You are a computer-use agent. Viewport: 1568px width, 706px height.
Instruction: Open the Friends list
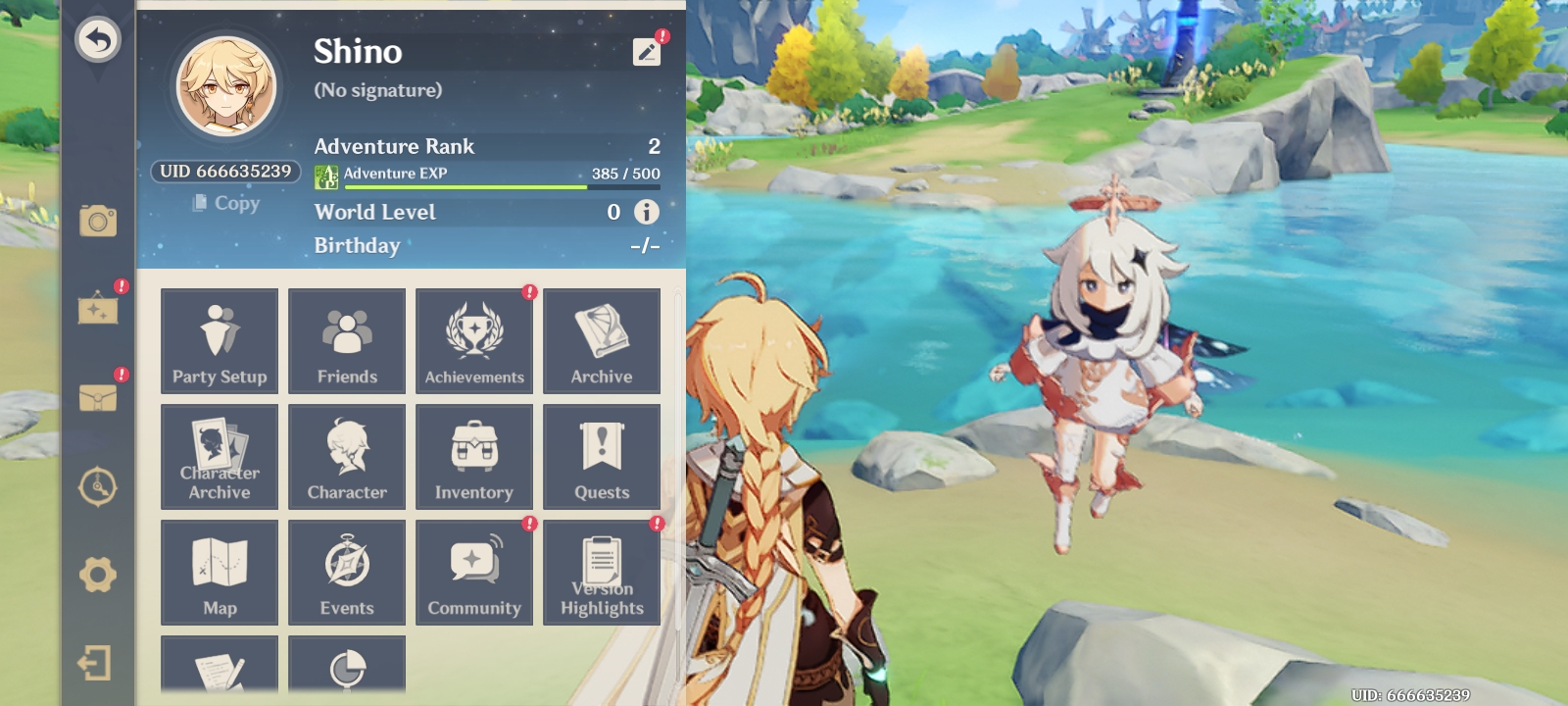(x=346, y=340)
